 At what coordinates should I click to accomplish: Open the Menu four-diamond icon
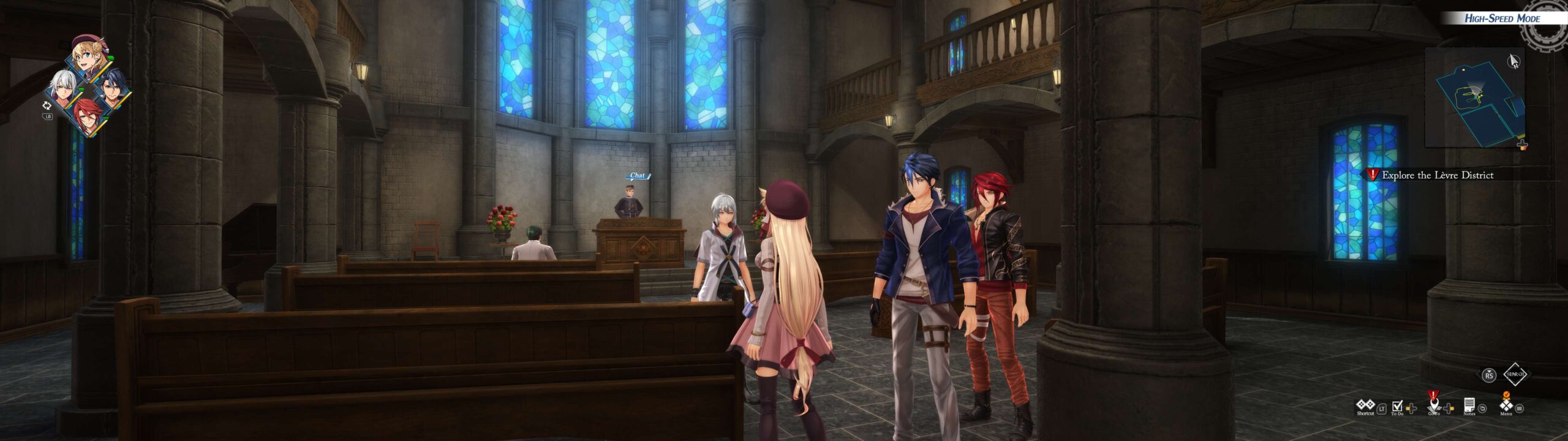pos(1506,405)
